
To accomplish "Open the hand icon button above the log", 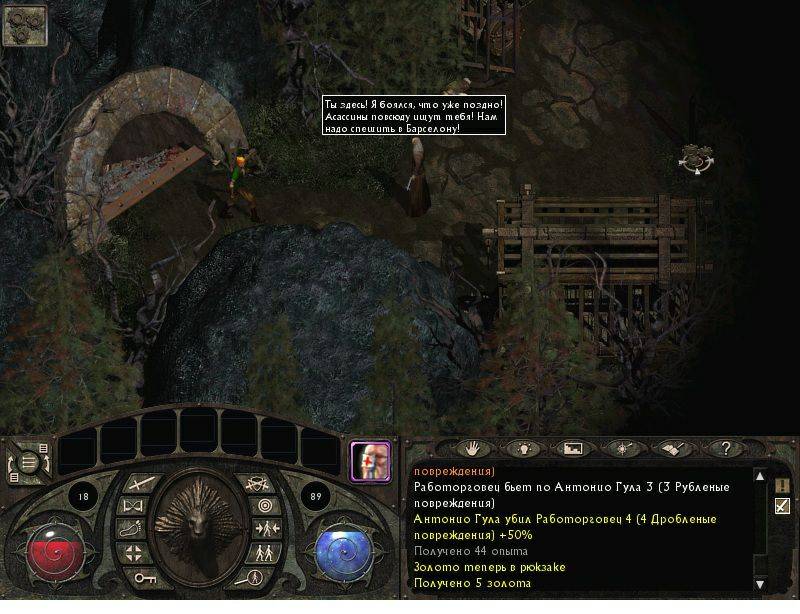I will (471, 449).
